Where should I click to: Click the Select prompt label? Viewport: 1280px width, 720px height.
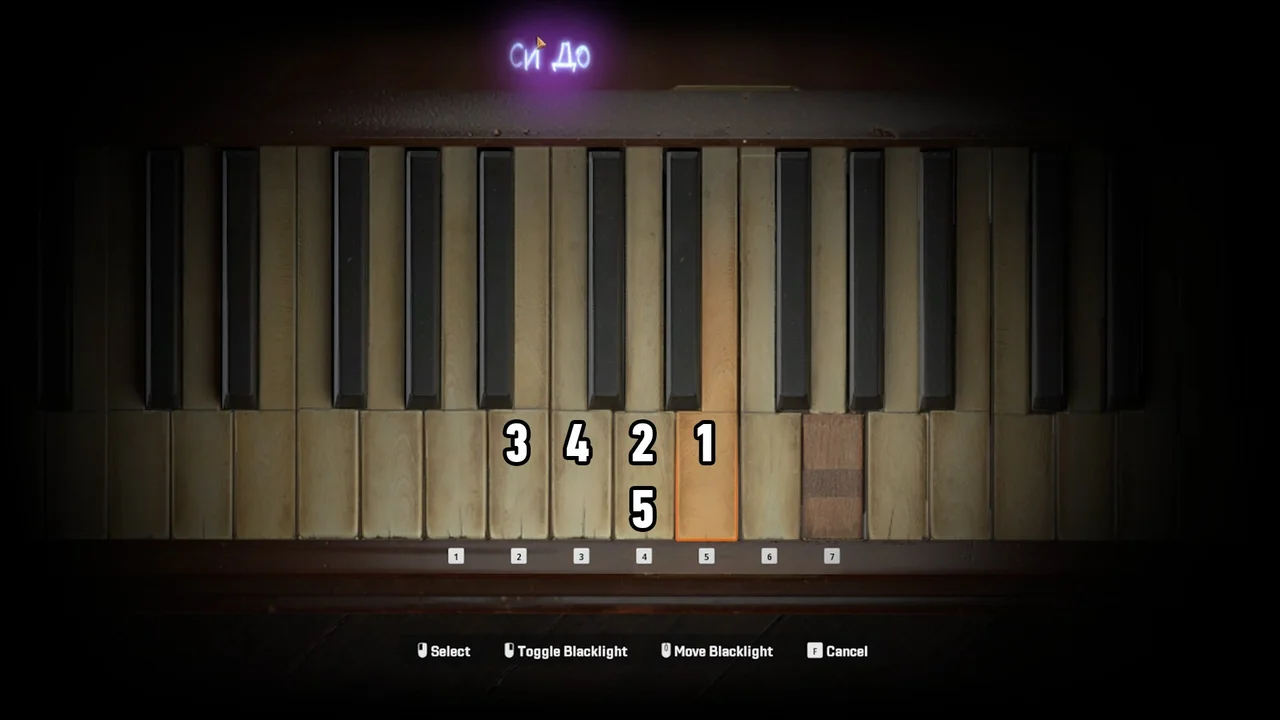[450, 650]
